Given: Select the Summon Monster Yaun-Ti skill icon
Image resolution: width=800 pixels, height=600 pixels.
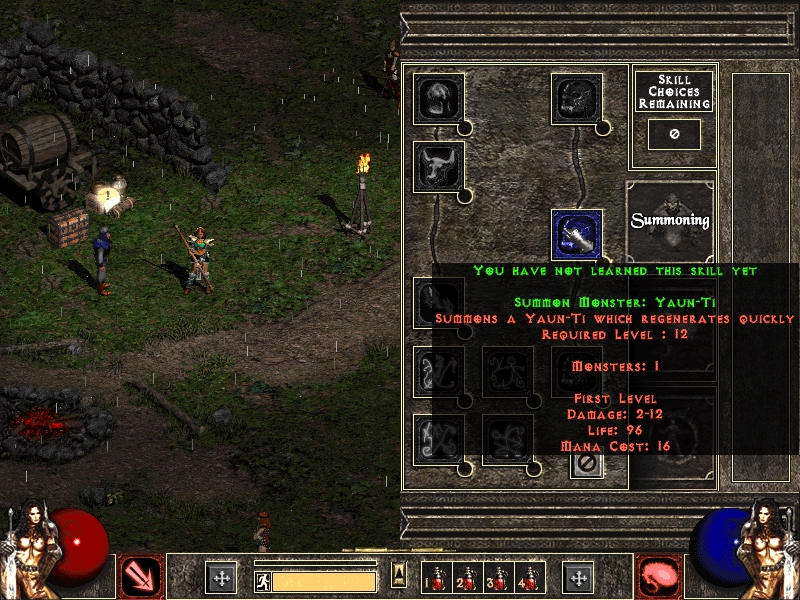Looking at the screenshot, I should [x=577, y=234].
